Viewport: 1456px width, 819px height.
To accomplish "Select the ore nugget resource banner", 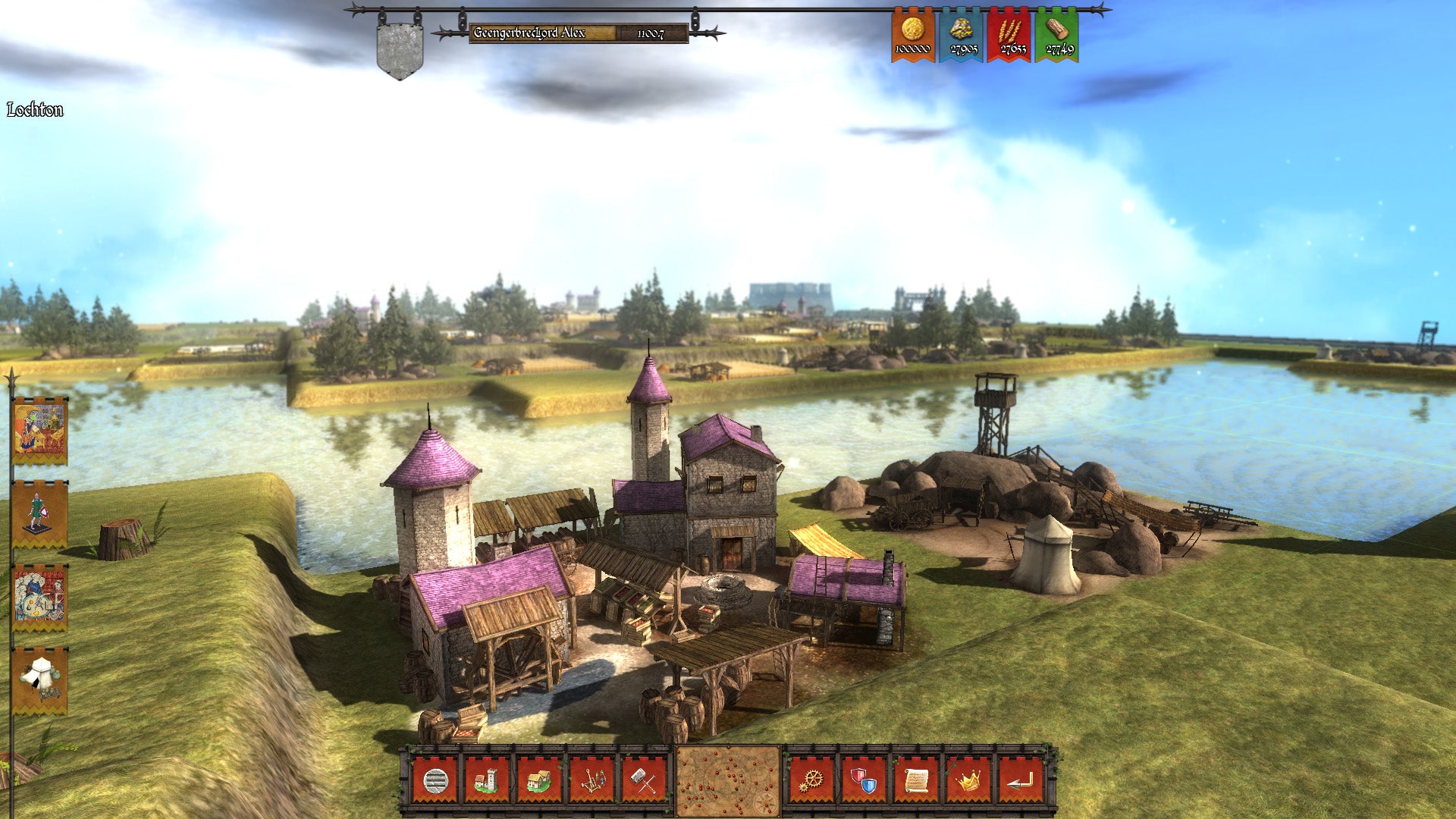I will pyautogui.click(x=962, y=35).
